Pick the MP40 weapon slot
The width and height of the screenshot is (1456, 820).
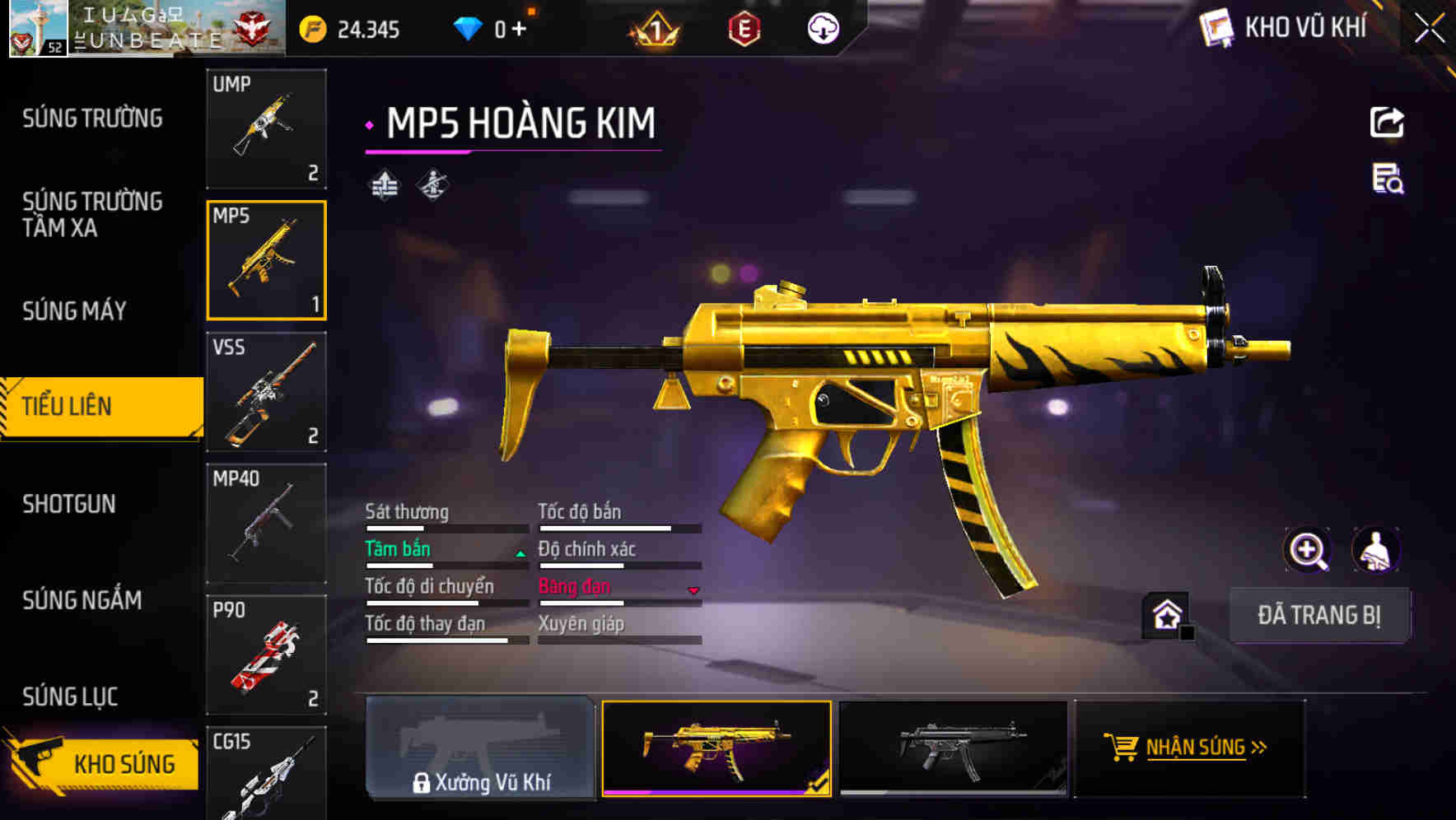click(266, 523)
